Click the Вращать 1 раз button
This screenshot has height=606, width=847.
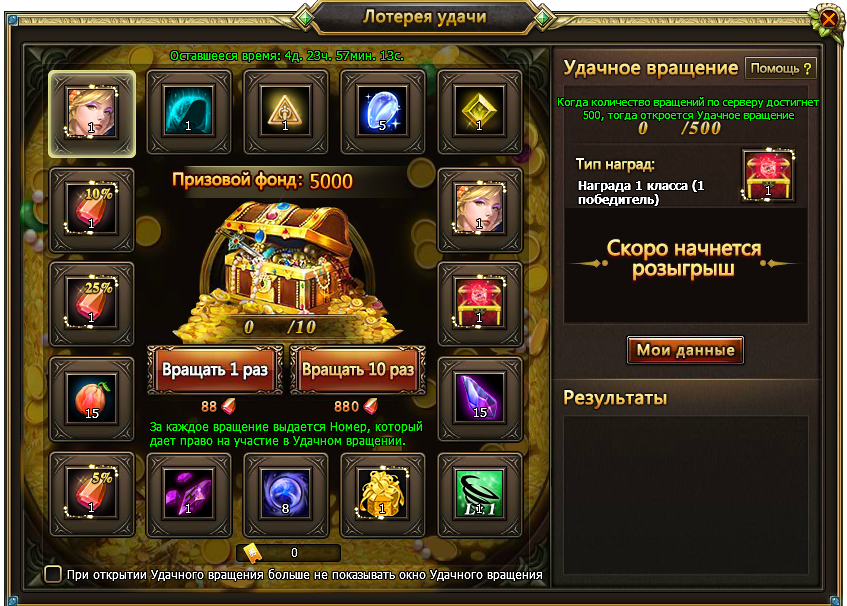[x=215, y=370]
